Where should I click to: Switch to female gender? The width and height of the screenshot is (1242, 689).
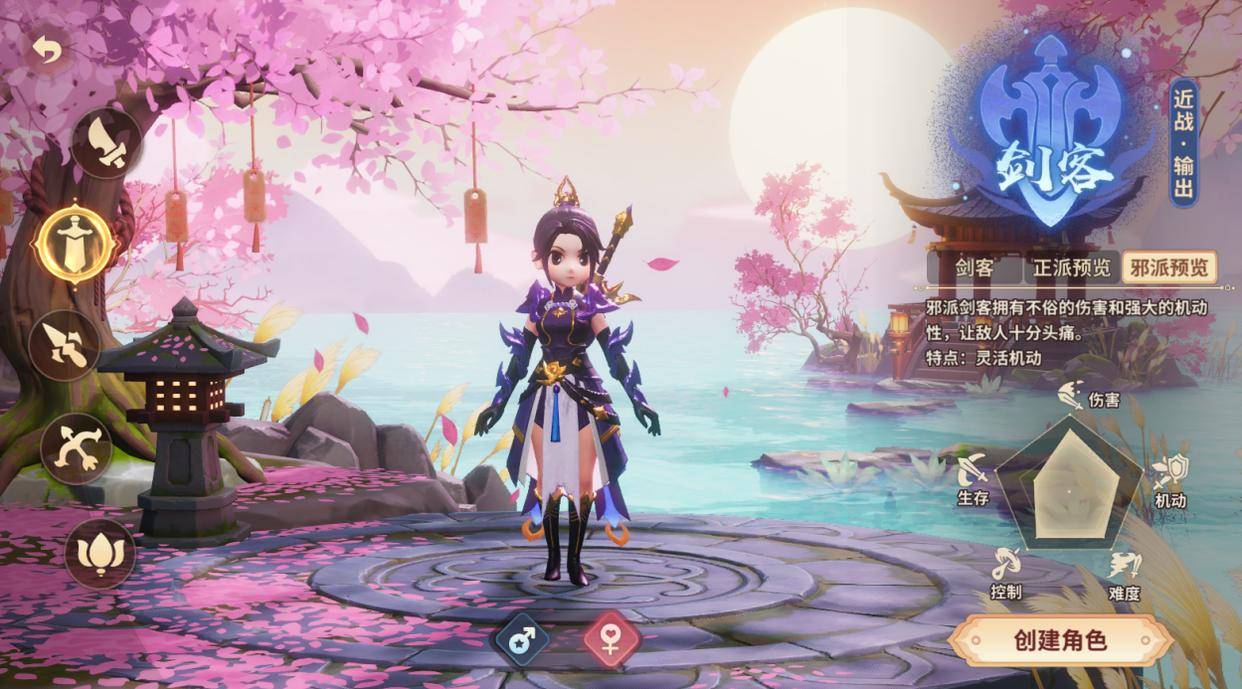click(x=610, y=639)
